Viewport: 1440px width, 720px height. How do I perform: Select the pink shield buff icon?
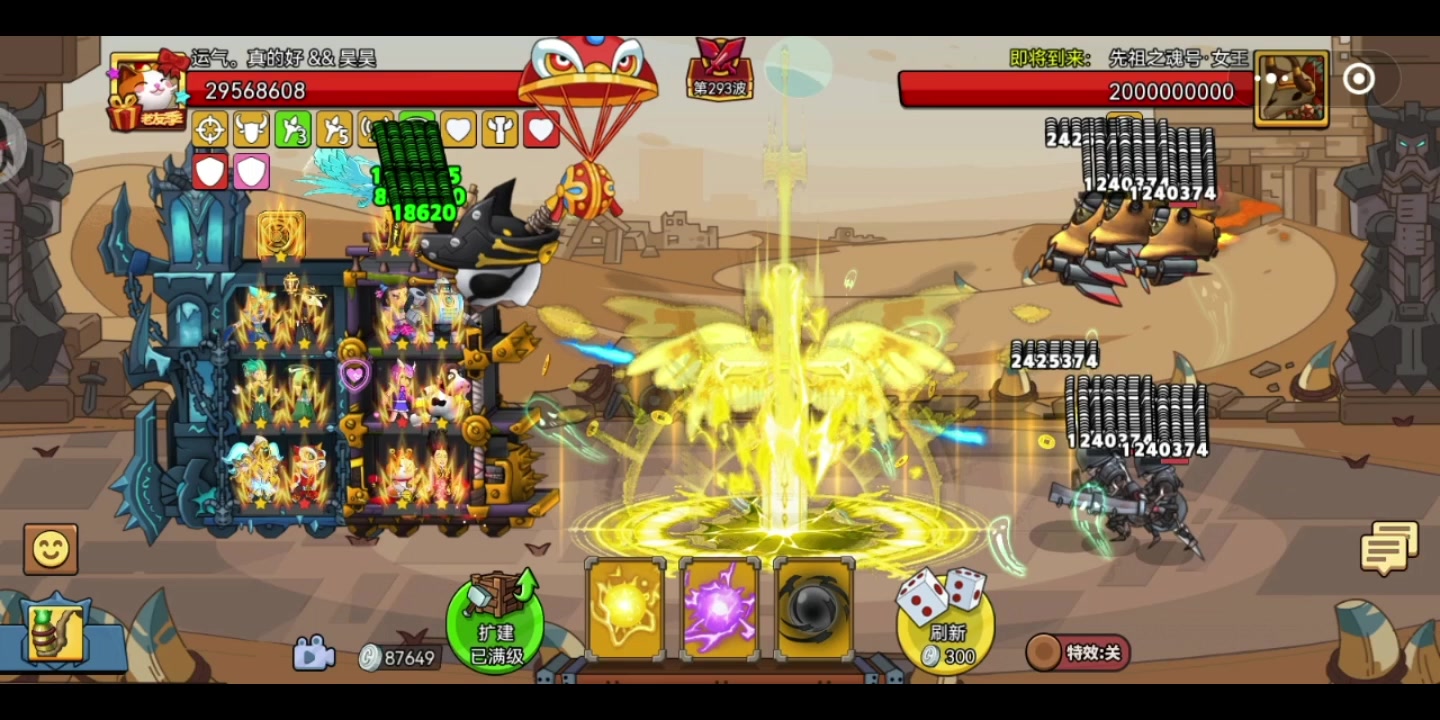point(251,171)
